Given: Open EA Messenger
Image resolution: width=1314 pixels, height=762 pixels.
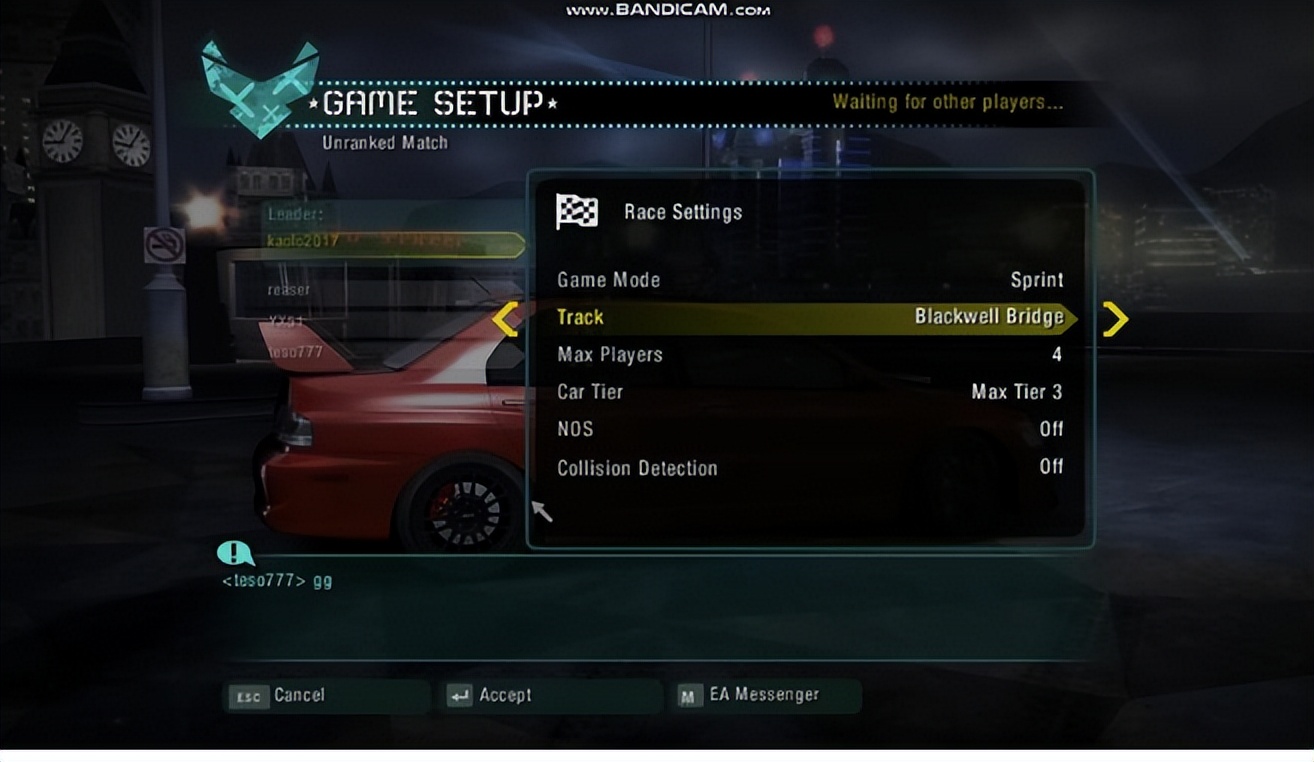Looking at the screenshot, I should pos(750,695).
